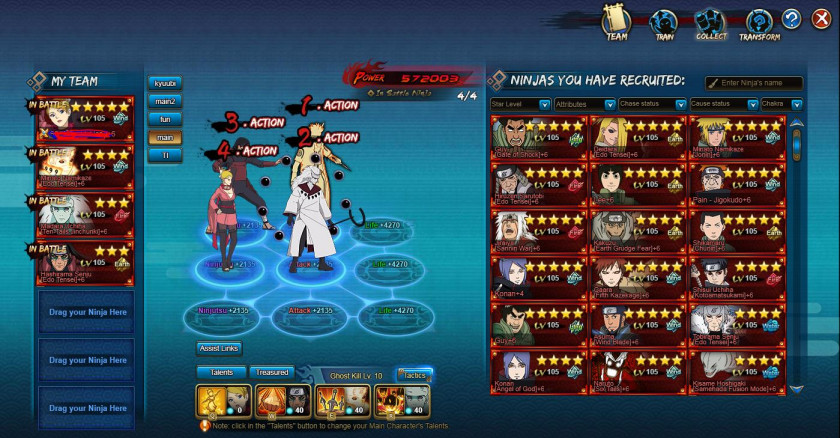Switch to the Train tab
Viewport: 840px width, 438px height.
(663, 23)
